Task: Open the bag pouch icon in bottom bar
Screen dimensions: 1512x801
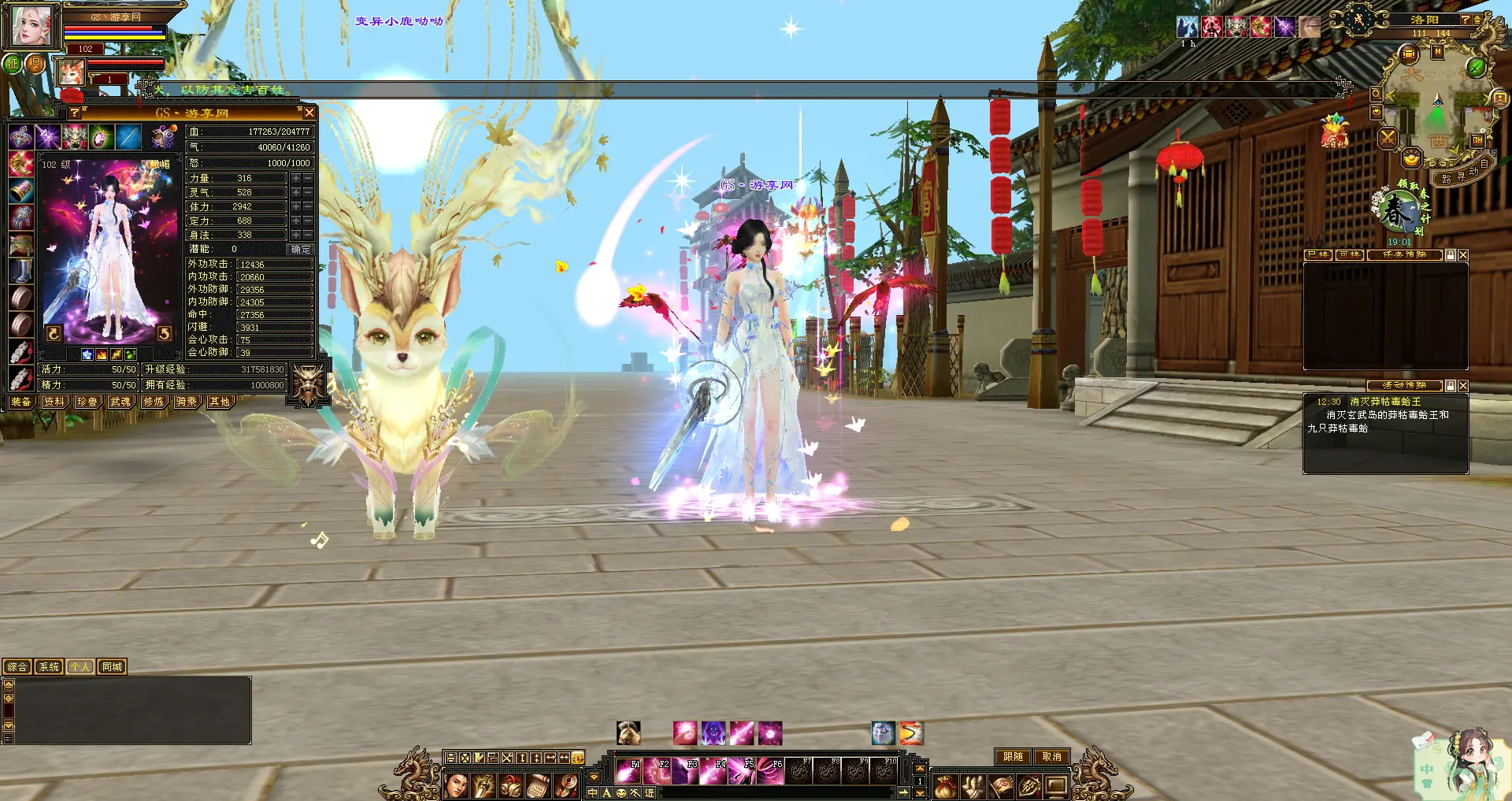Action: 946,786
